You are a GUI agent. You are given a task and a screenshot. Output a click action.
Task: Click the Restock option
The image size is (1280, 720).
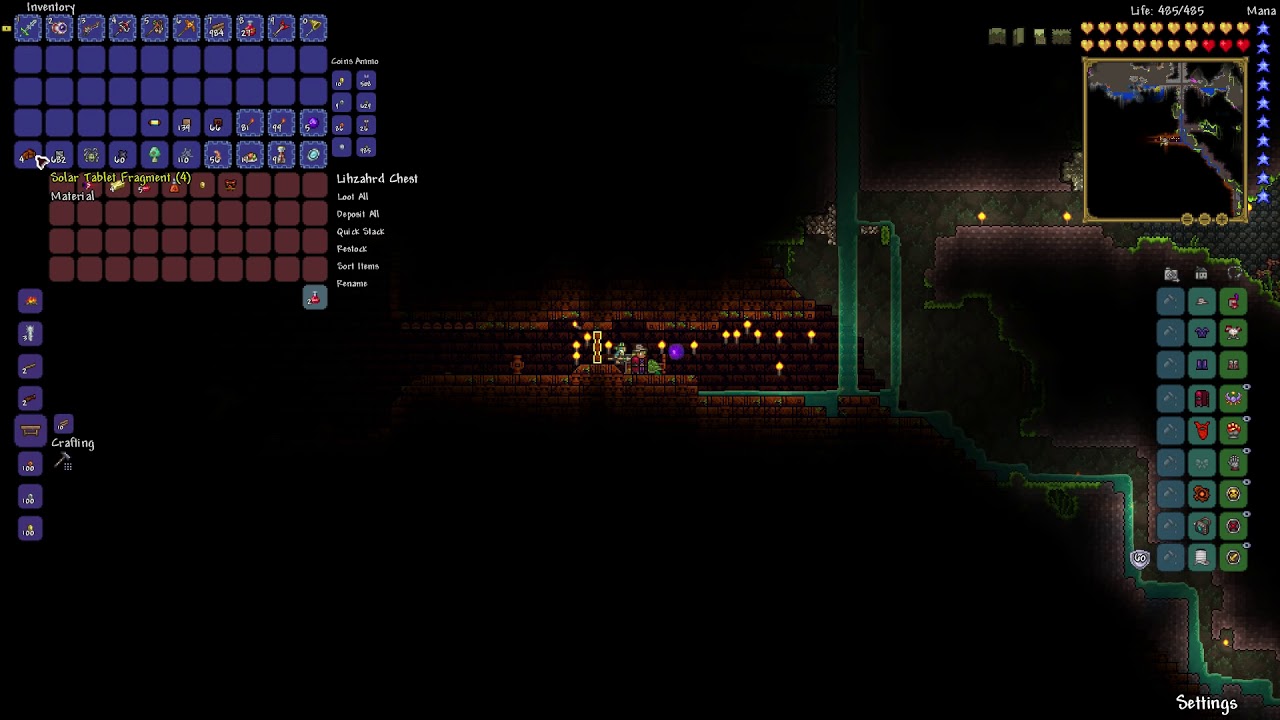click(x=351, y=249)
